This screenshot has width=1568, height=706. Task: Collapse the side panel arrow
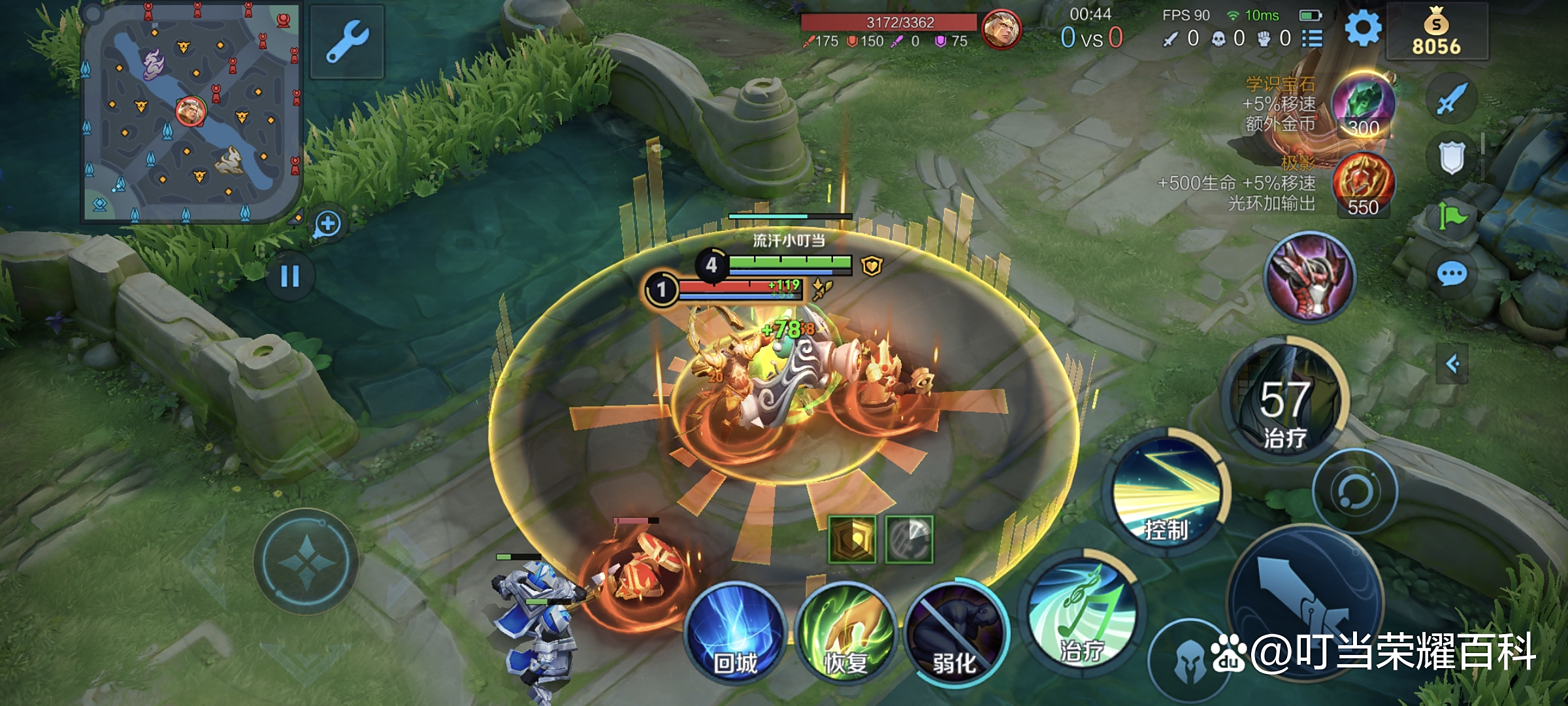(1452, 364)
